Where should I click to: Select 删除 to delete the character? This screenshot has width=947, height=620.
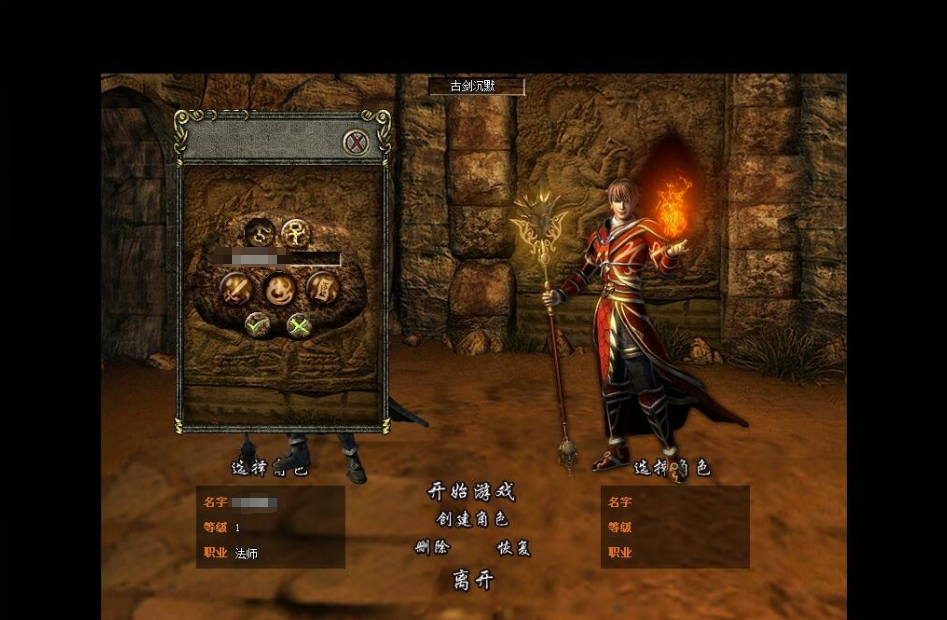point(432,548)
